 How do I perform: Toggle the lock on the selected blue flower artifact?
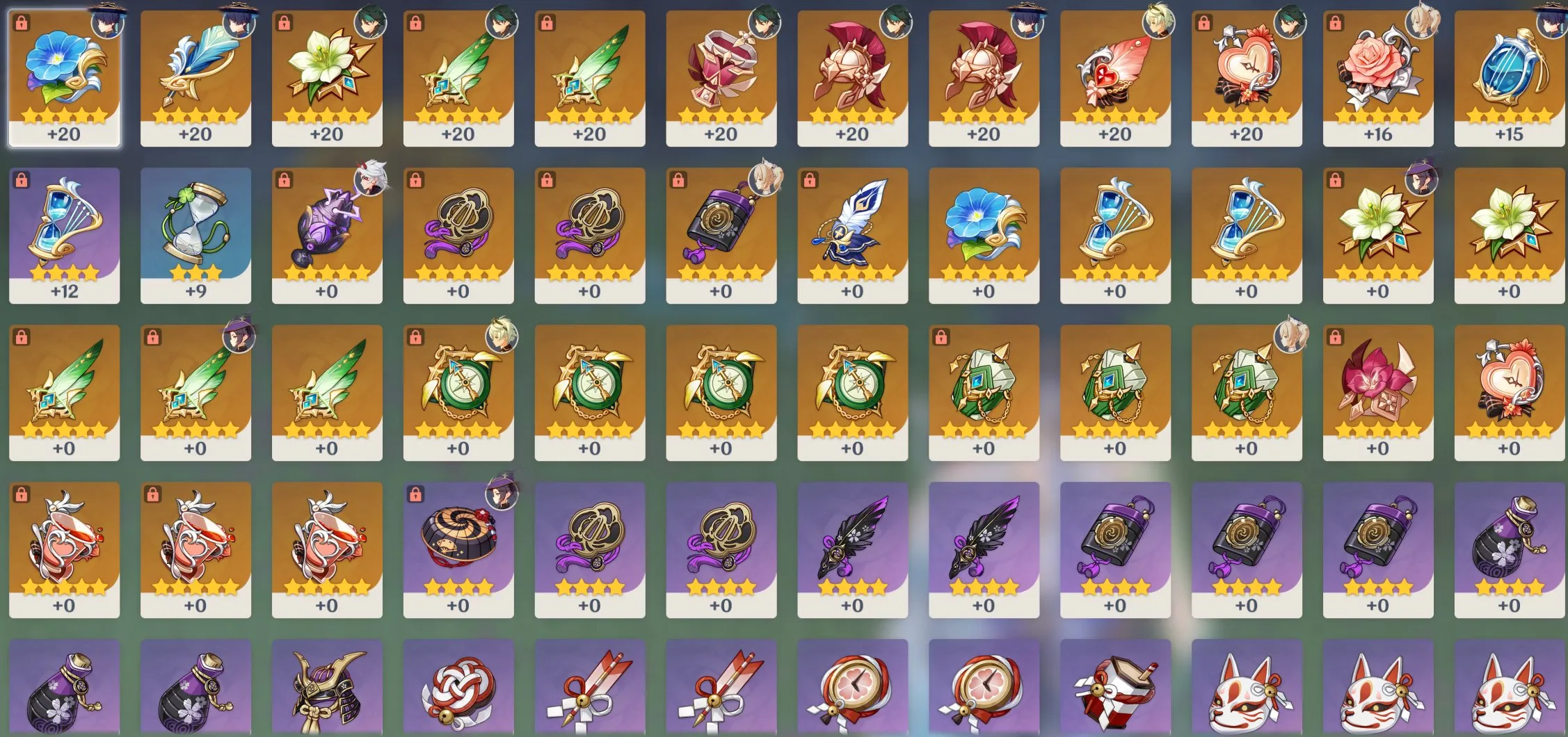click(21, 24)
